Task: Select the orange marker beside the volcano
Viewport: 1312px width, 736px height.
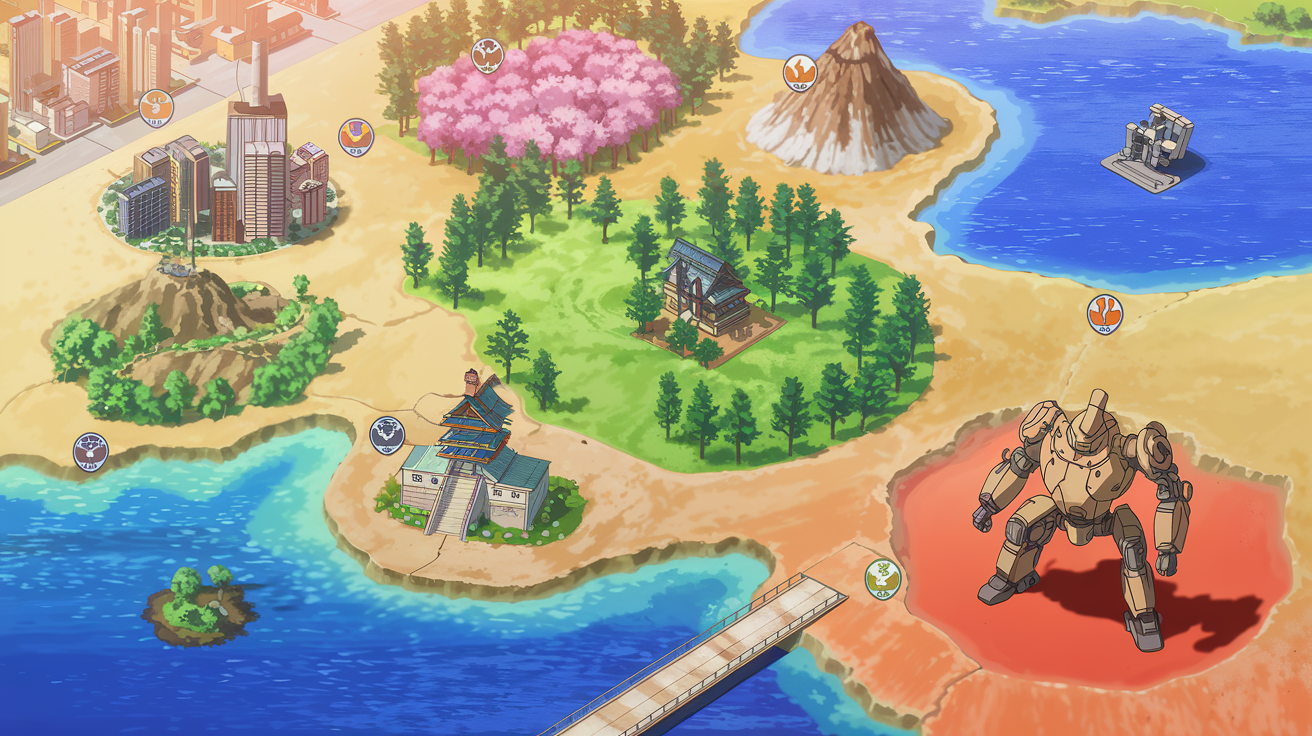Action: [x=800, y=71]
